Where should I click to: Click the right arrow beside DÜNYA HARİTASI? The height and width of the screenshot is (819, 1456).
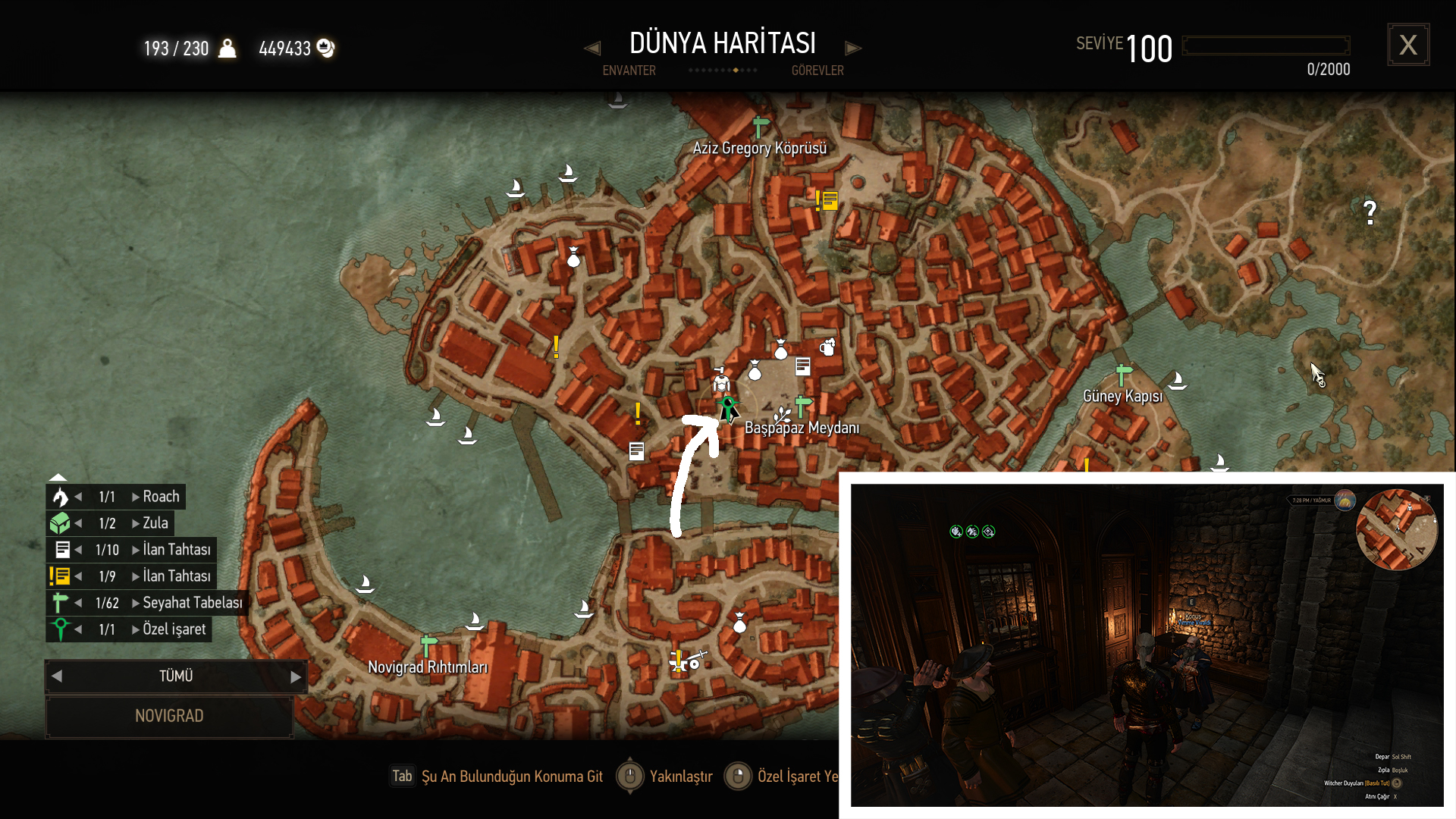pyautogui.click(x=853, y=49)
